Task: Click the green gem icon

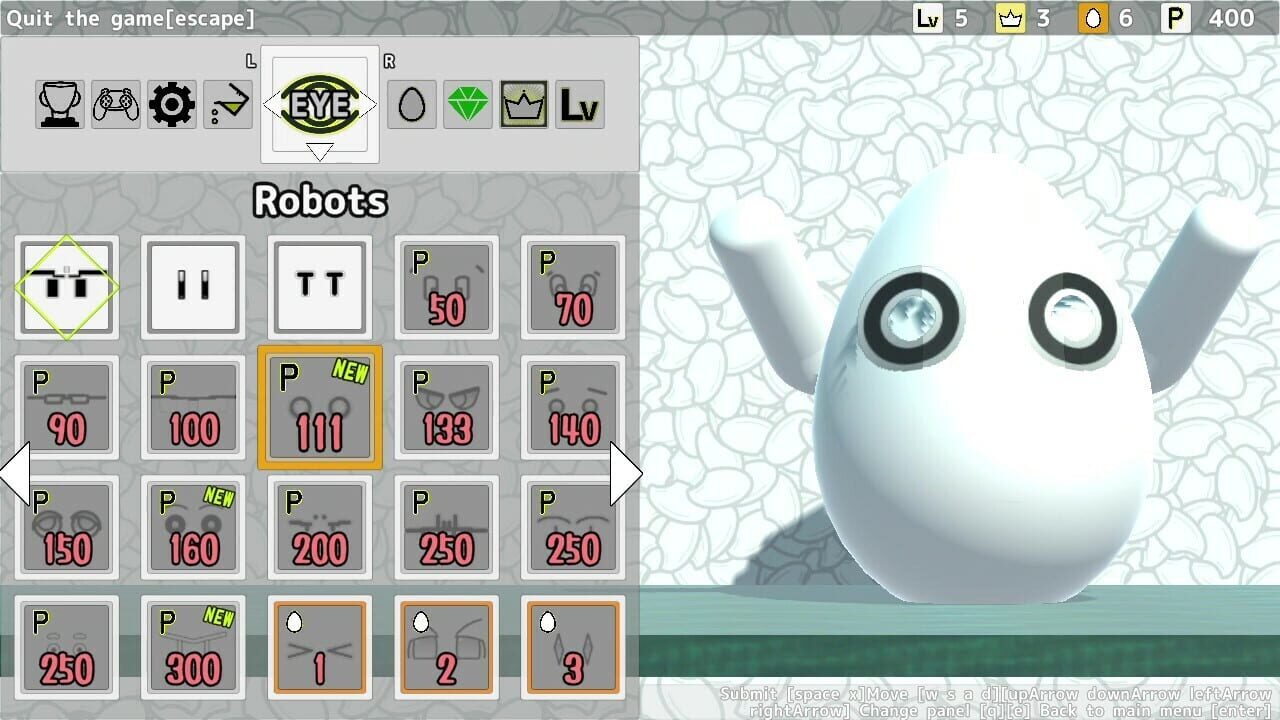Action: [467, 103]
